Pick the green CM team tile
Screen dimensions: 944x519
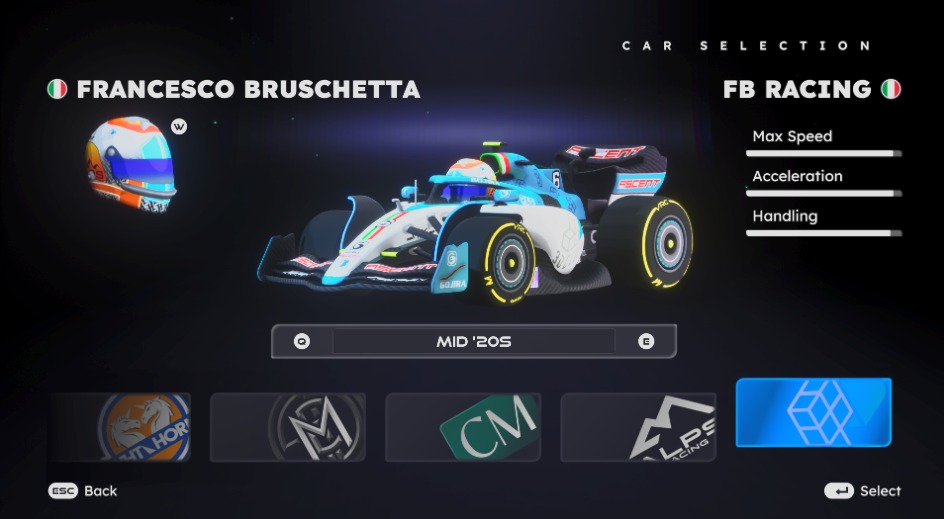[x=463, y=427]
